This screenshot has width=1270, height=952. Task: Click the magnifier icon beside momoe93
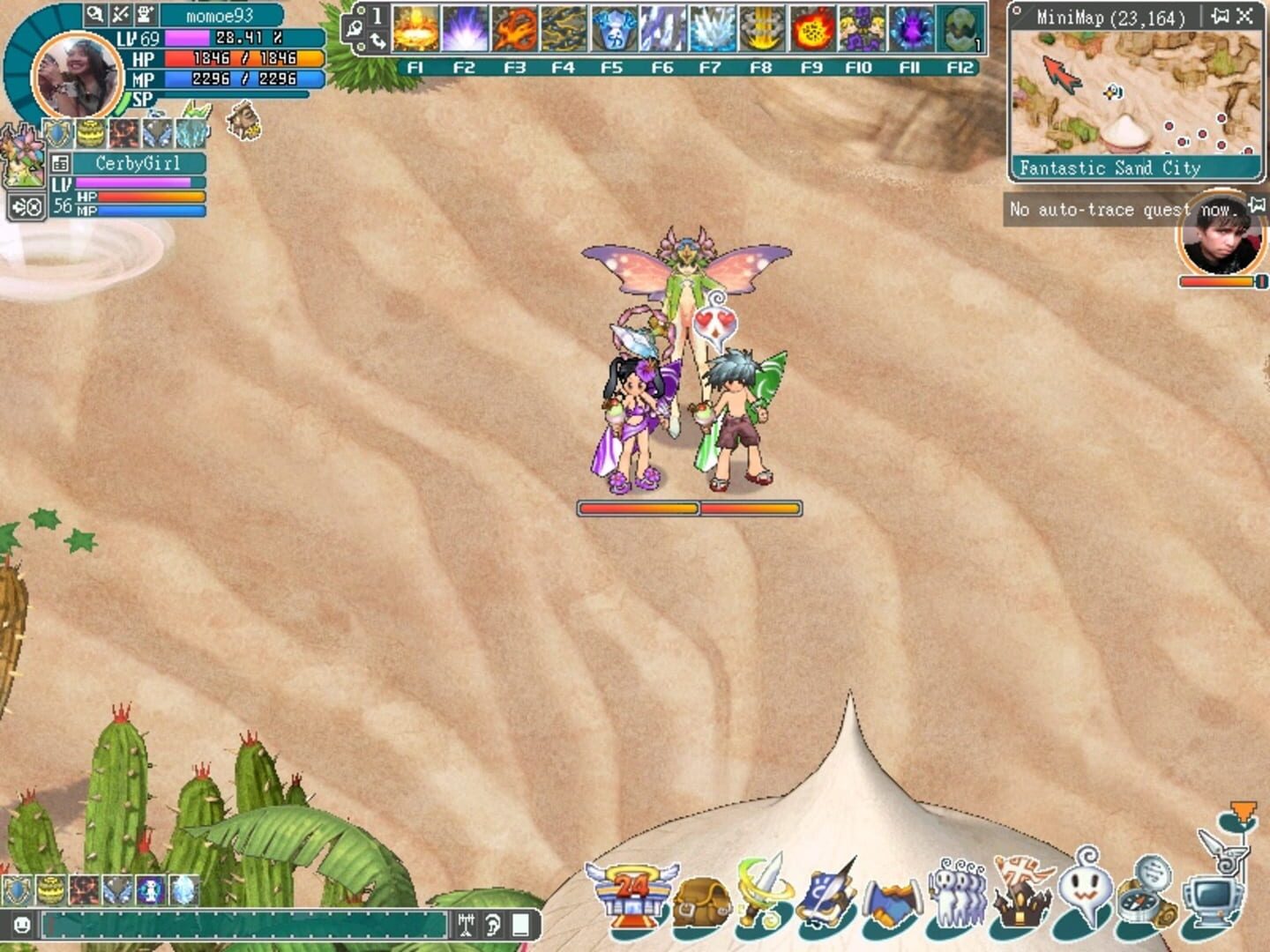[x=95, y=14]
